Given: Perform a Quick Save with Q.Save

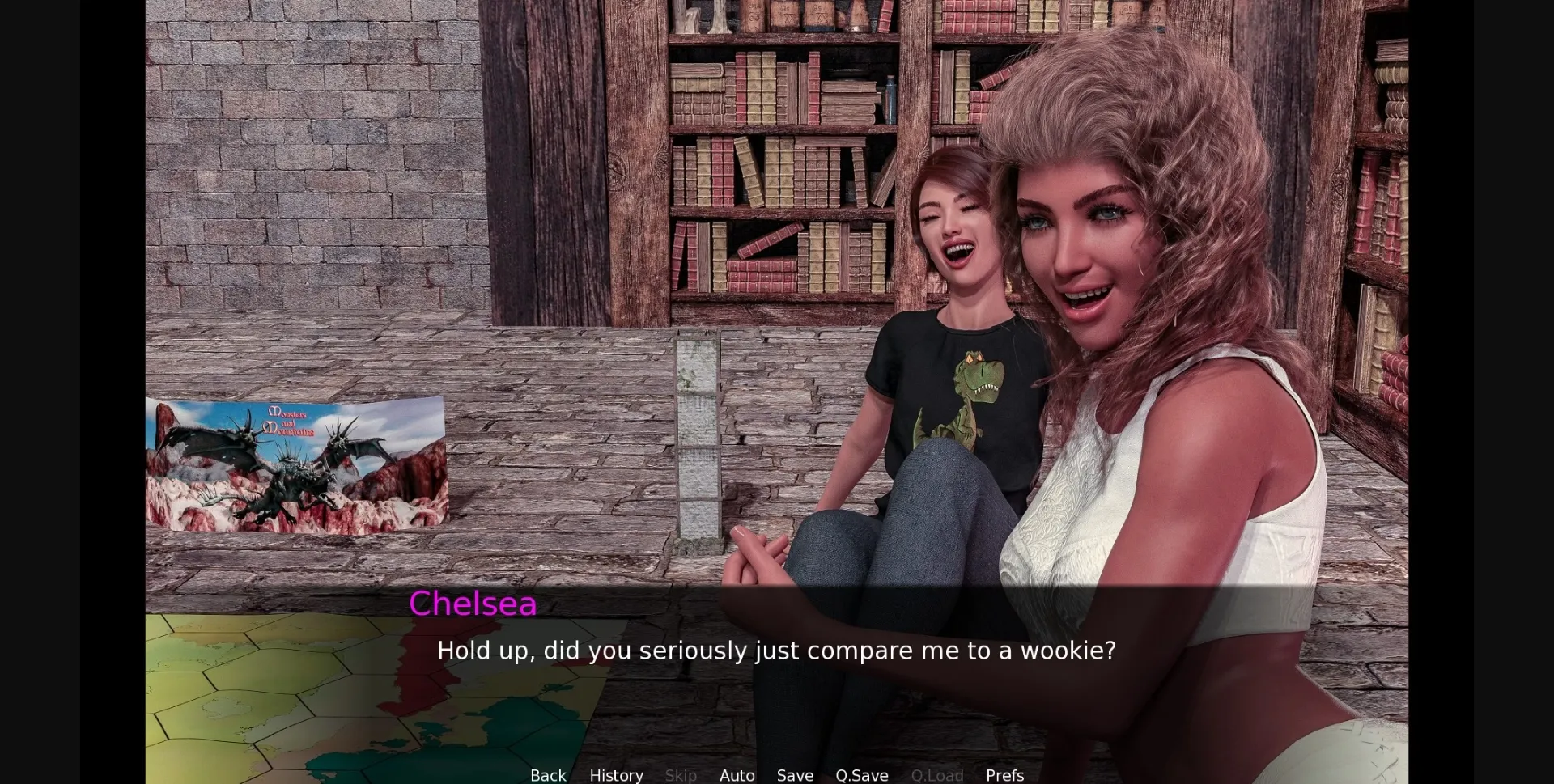Looking at the screenshot, I should [861, 774].
